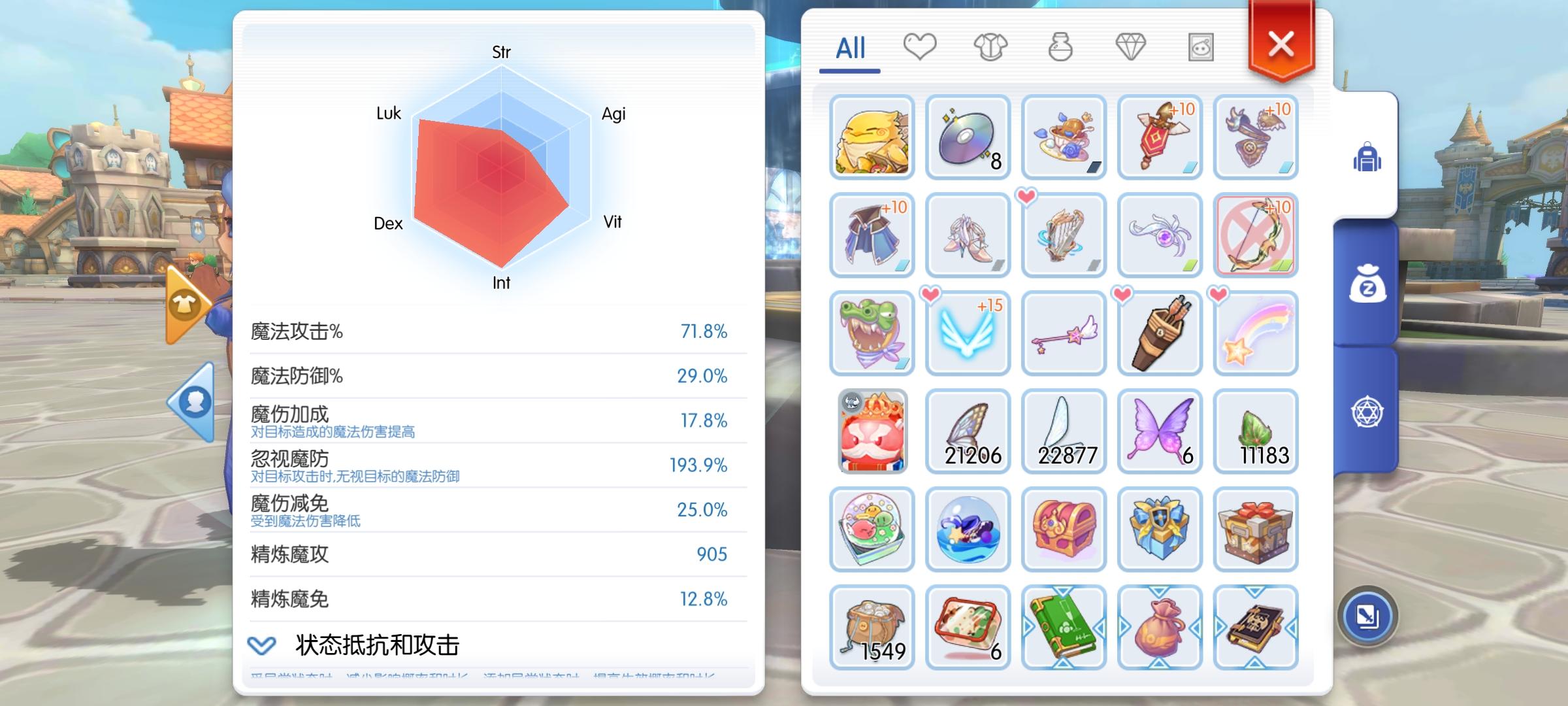Select the purple butterfly wing stack of 6
This screenshot has width=1568, height=706.
coord(1158,431)
